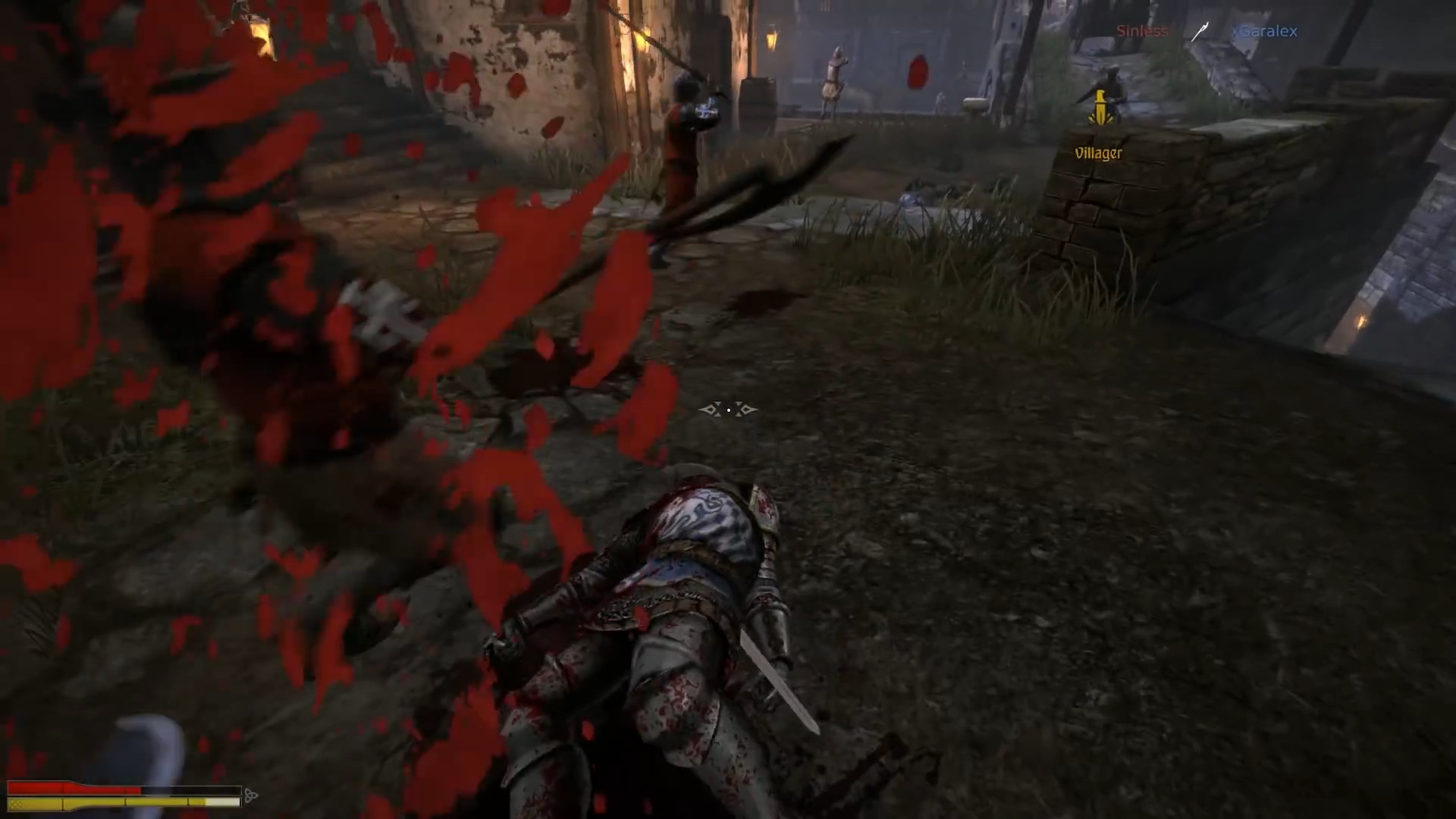Click the yellow stamina bar
This screenshot has height=819, width=1456.
click(114, 802)
